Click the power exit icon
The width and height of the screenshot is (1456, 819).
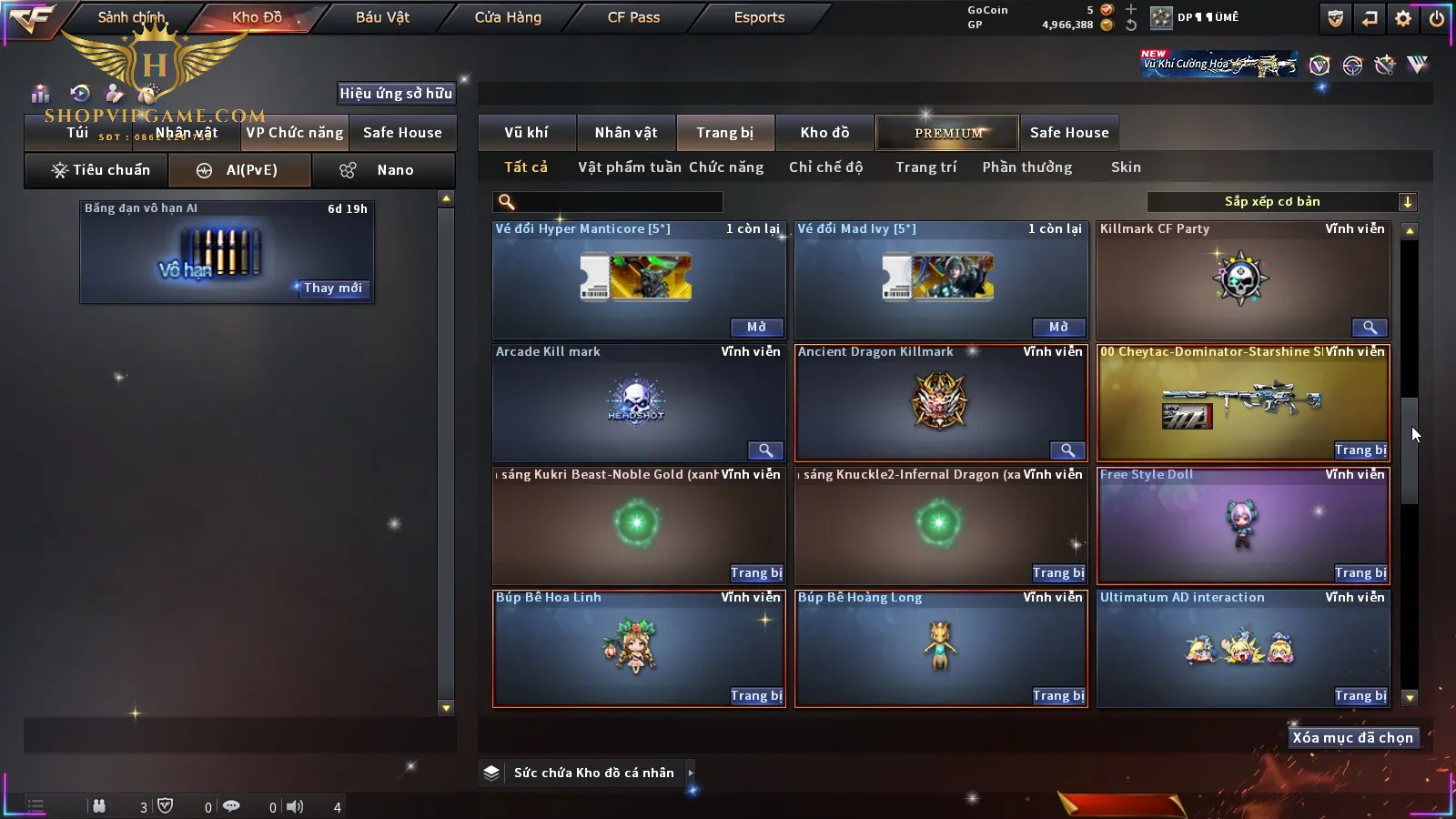click(1436, 18)
